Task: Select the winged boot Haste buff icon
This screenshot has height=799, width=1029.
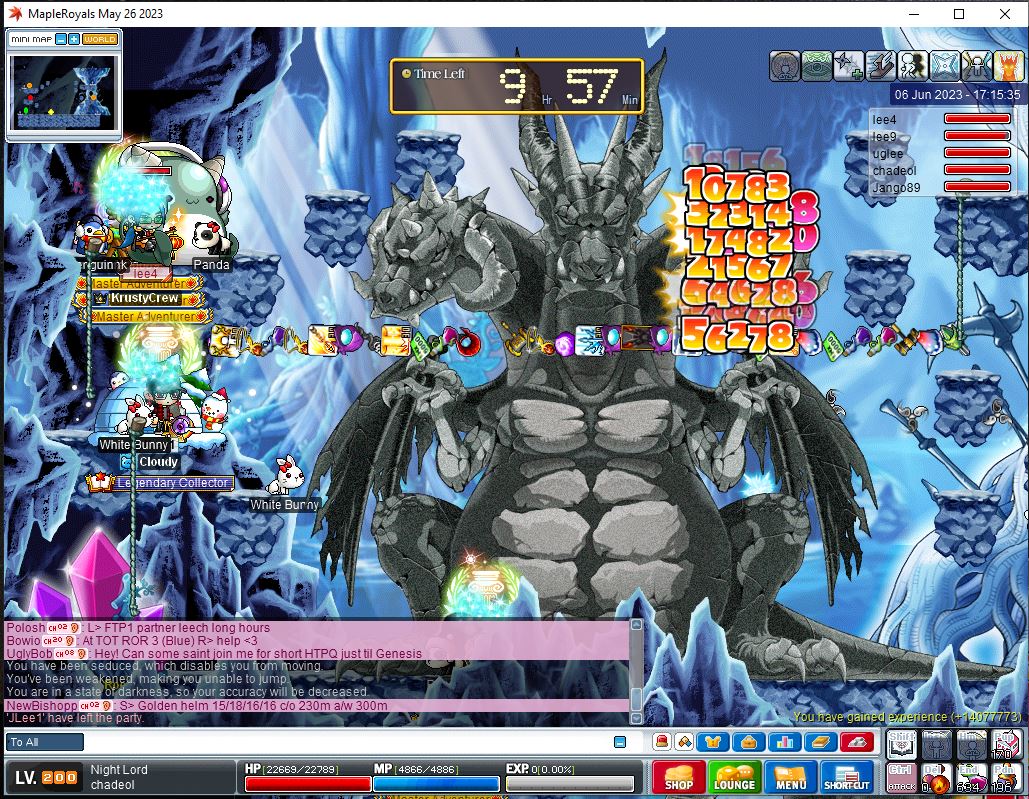Action: tap(880, 66)
